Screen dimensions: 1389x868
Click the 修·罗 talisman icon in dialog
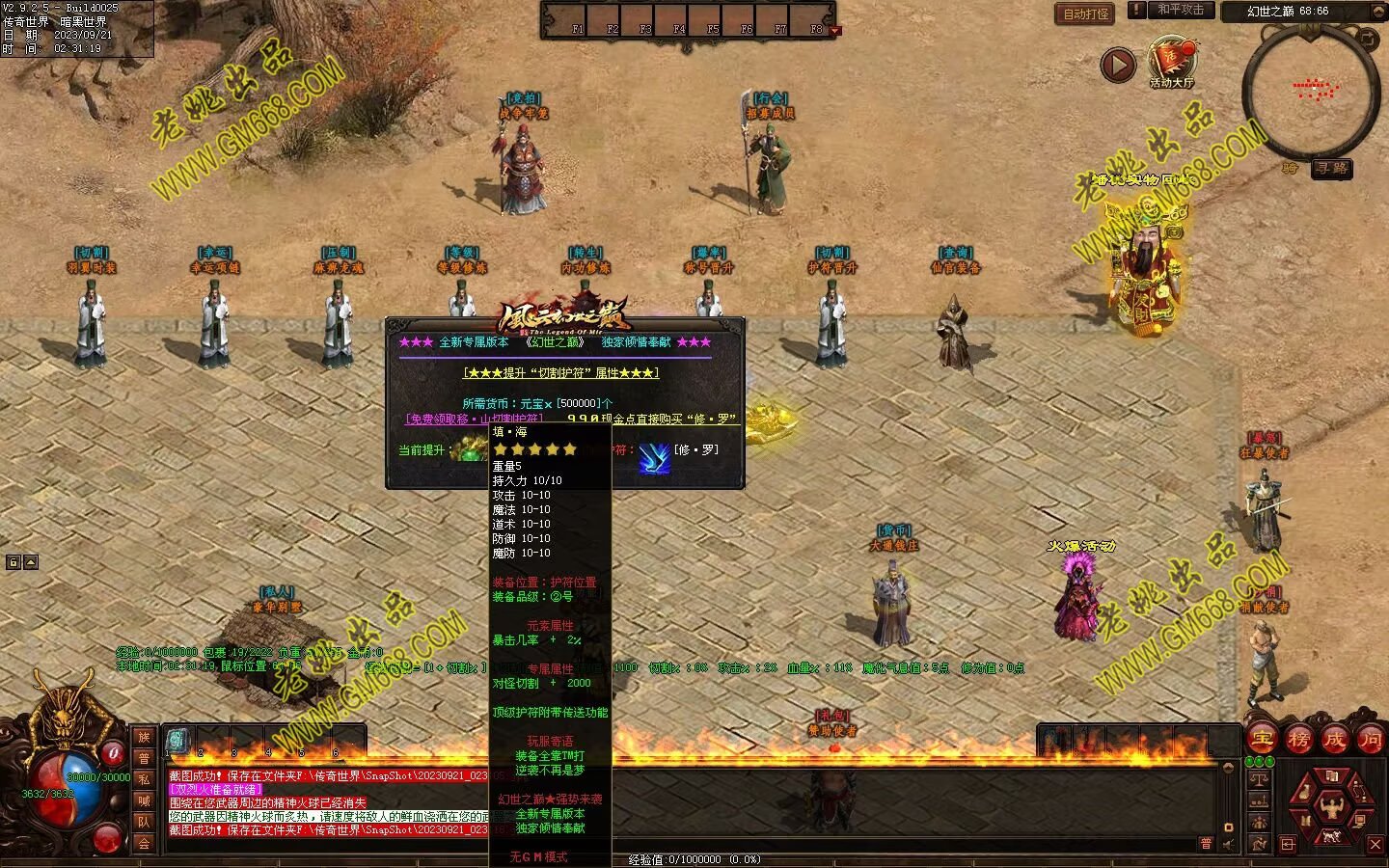point(654,458)
